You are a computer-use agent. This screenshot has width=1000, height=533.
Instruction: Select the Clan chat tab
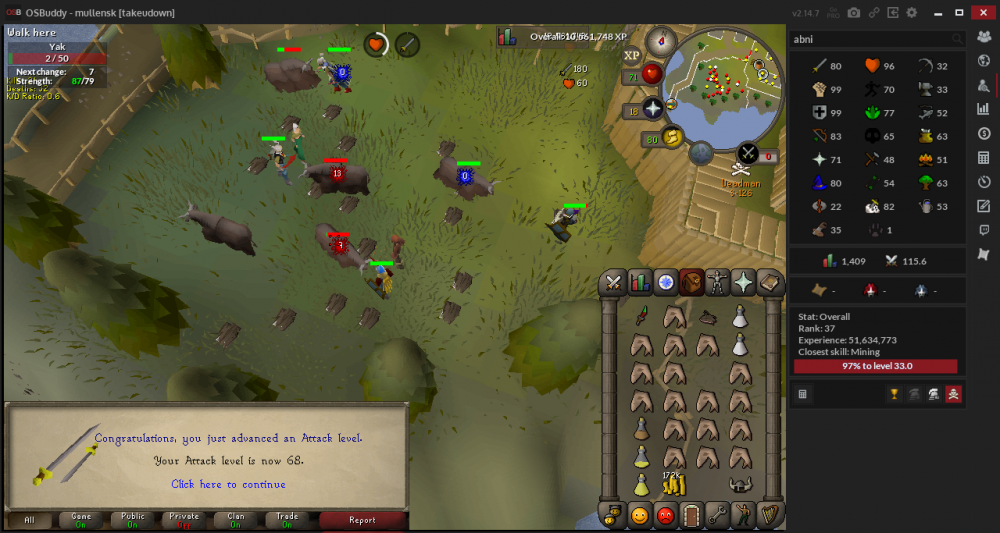click(x=236, y=520)
